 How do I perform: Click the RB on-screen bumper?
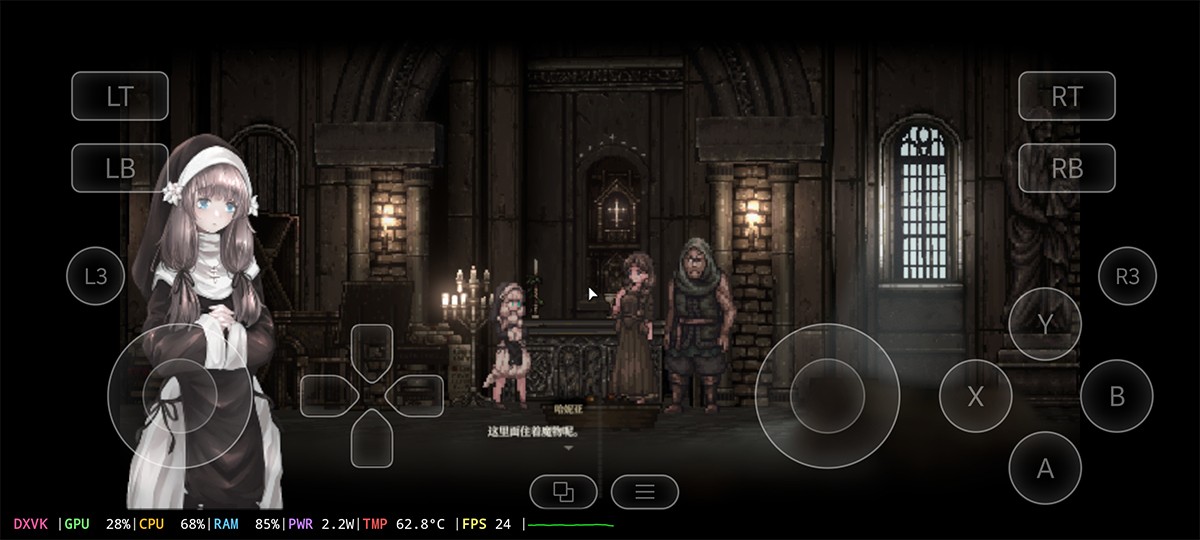(1066, 168)
